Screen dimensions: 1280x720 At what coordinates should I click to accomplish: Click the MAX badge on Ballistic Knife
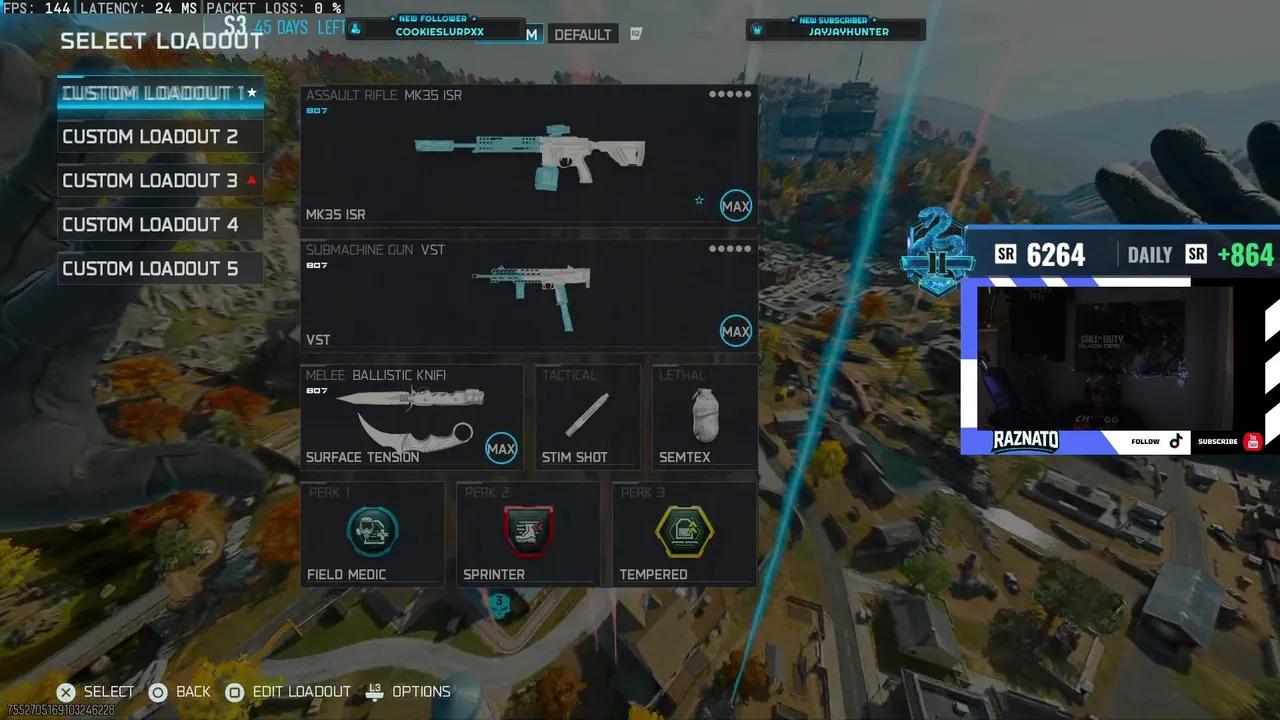click(502, 448)
